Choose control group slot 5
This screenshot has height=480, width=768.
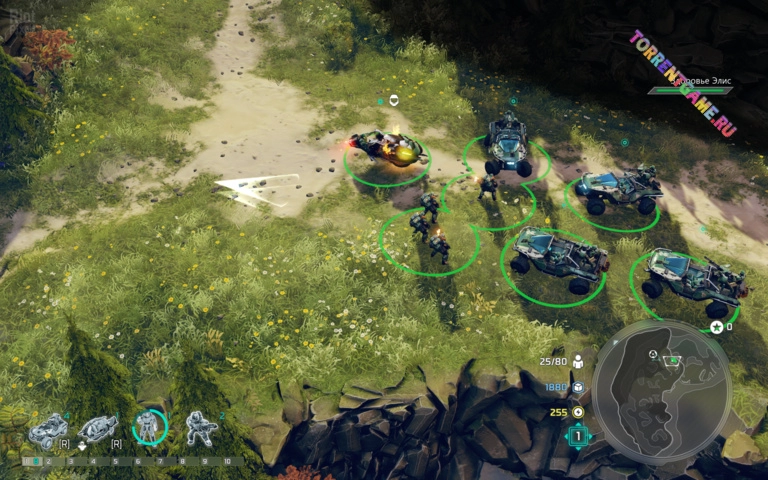pyautogui.click(x=114, y=462)
